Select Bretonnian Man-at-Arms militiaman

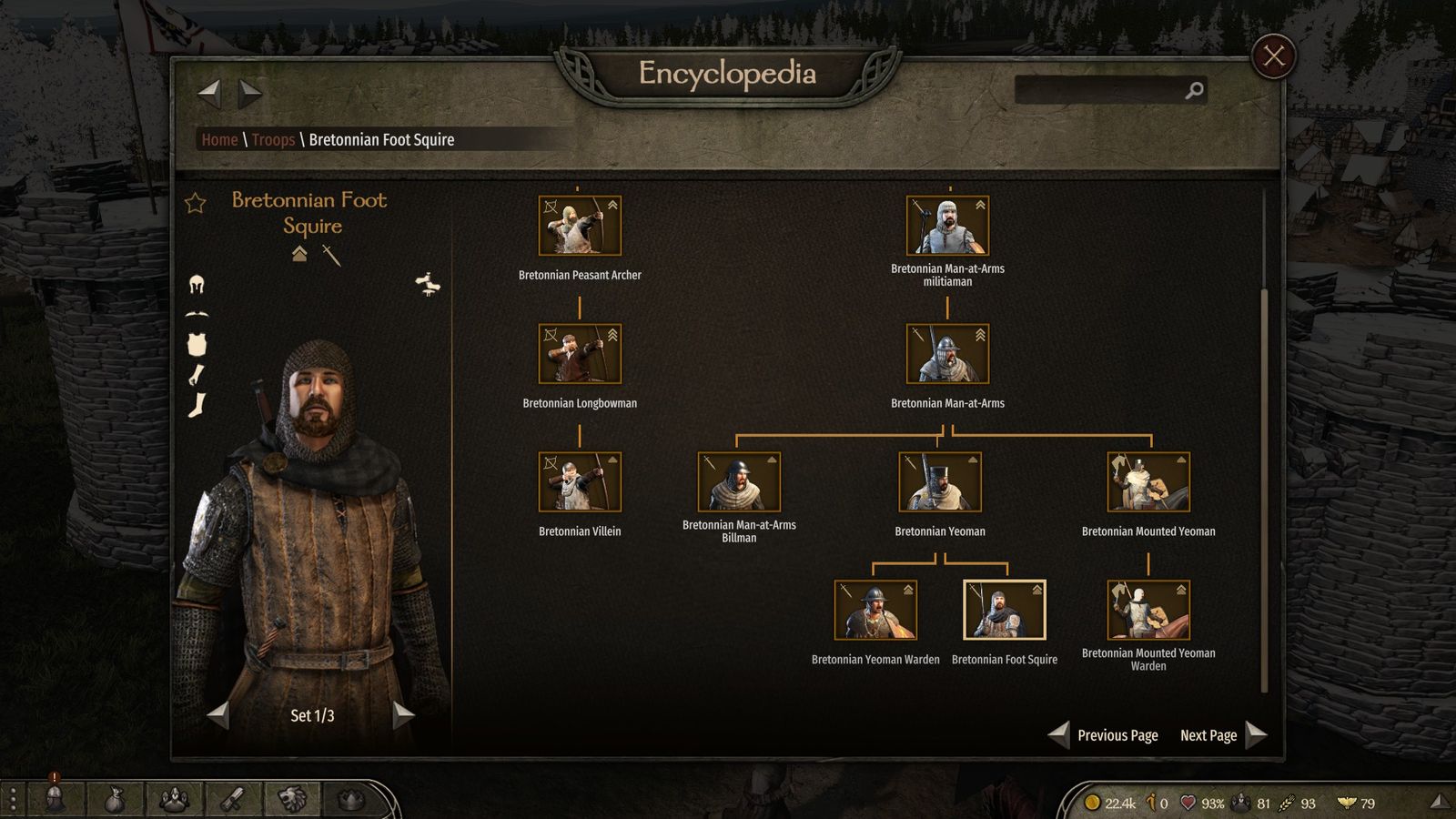(x=947, y=226)
